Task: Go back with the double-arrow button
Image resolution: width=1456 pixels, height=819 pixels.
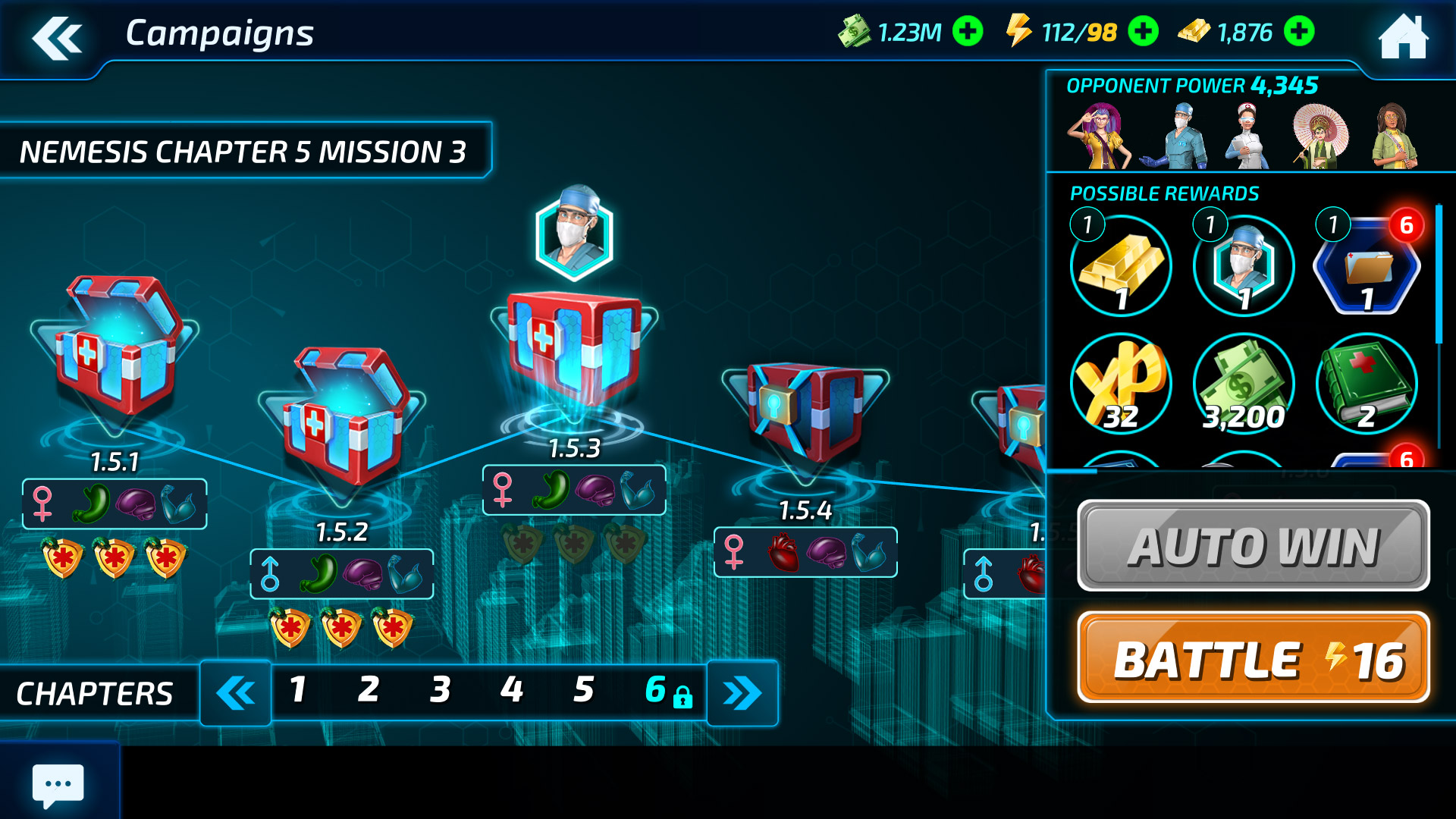Action: 57,38
